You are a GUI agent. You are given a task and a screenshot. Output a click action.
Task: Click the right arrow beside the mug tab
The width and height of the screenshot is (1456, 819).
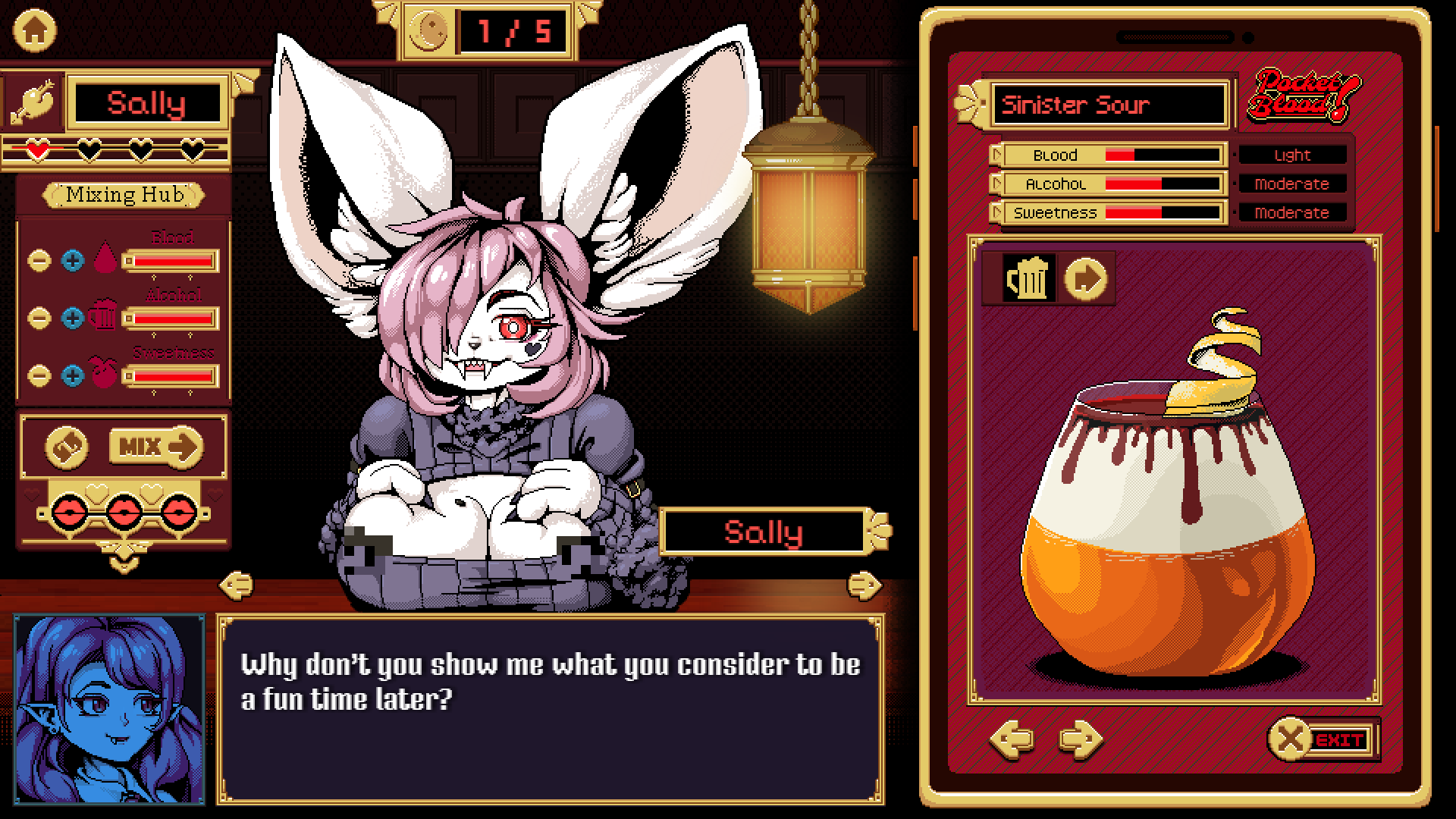pyautogui.click(x=1086, y=278)
